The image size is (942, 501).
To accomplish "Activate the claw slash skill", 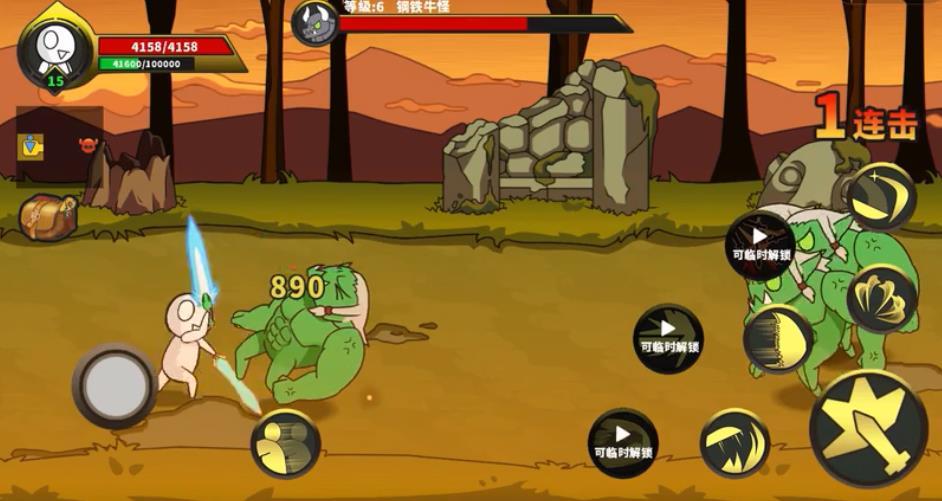I will [x=734, y=442].
